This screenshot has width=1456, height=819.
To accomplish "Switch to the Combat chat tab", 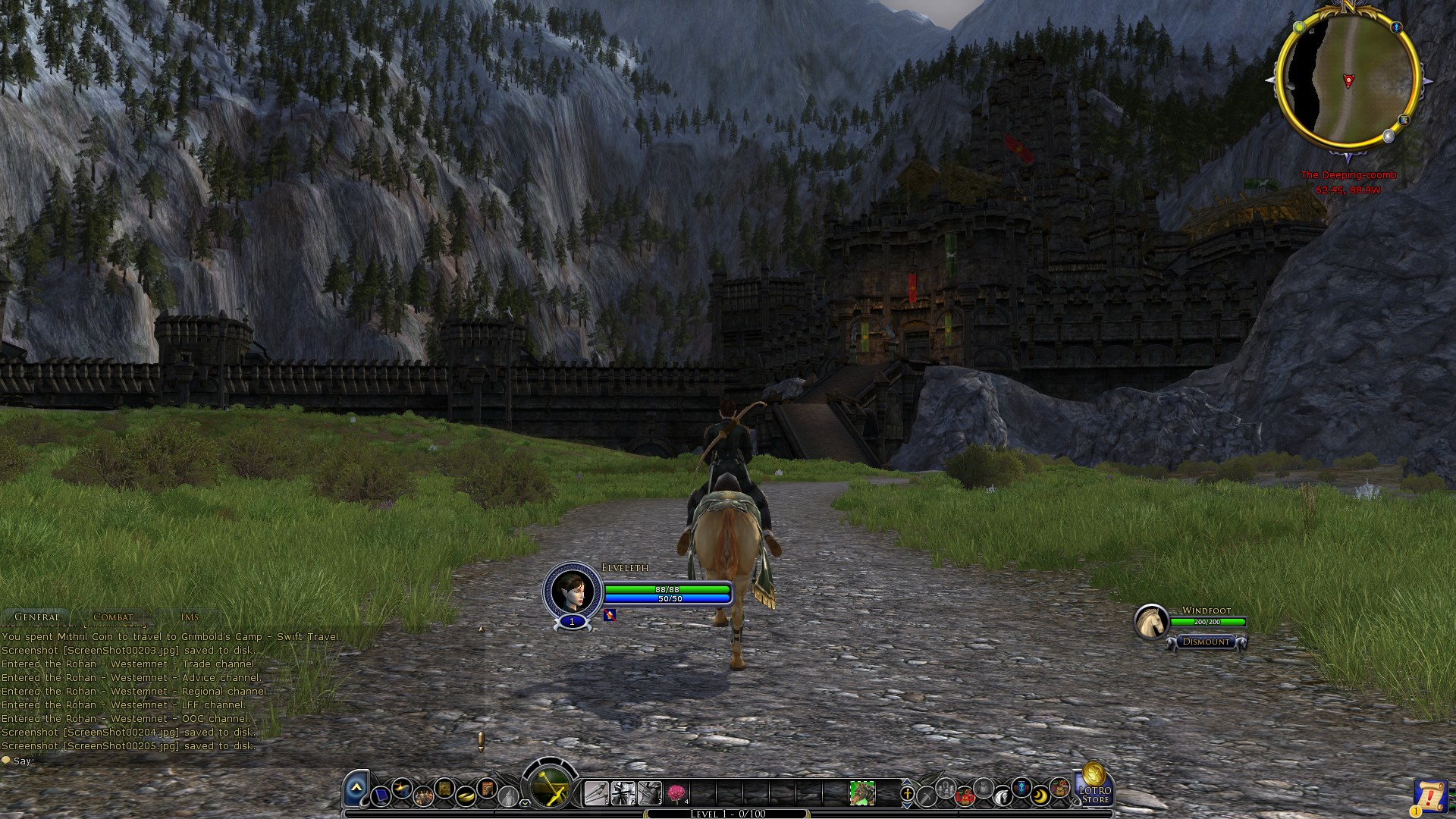I will 112,617.
